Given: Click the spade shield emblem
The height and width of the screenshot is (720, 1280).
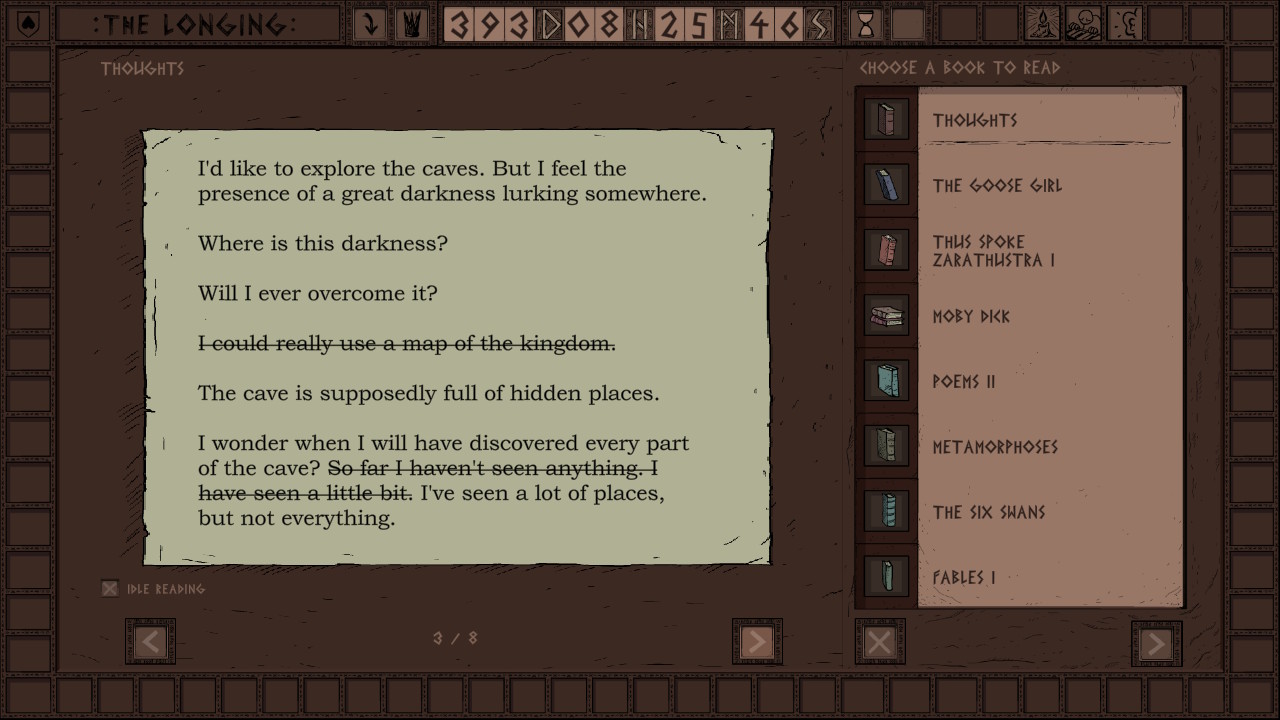Looking at the screenshot, I should pos(27,24).
